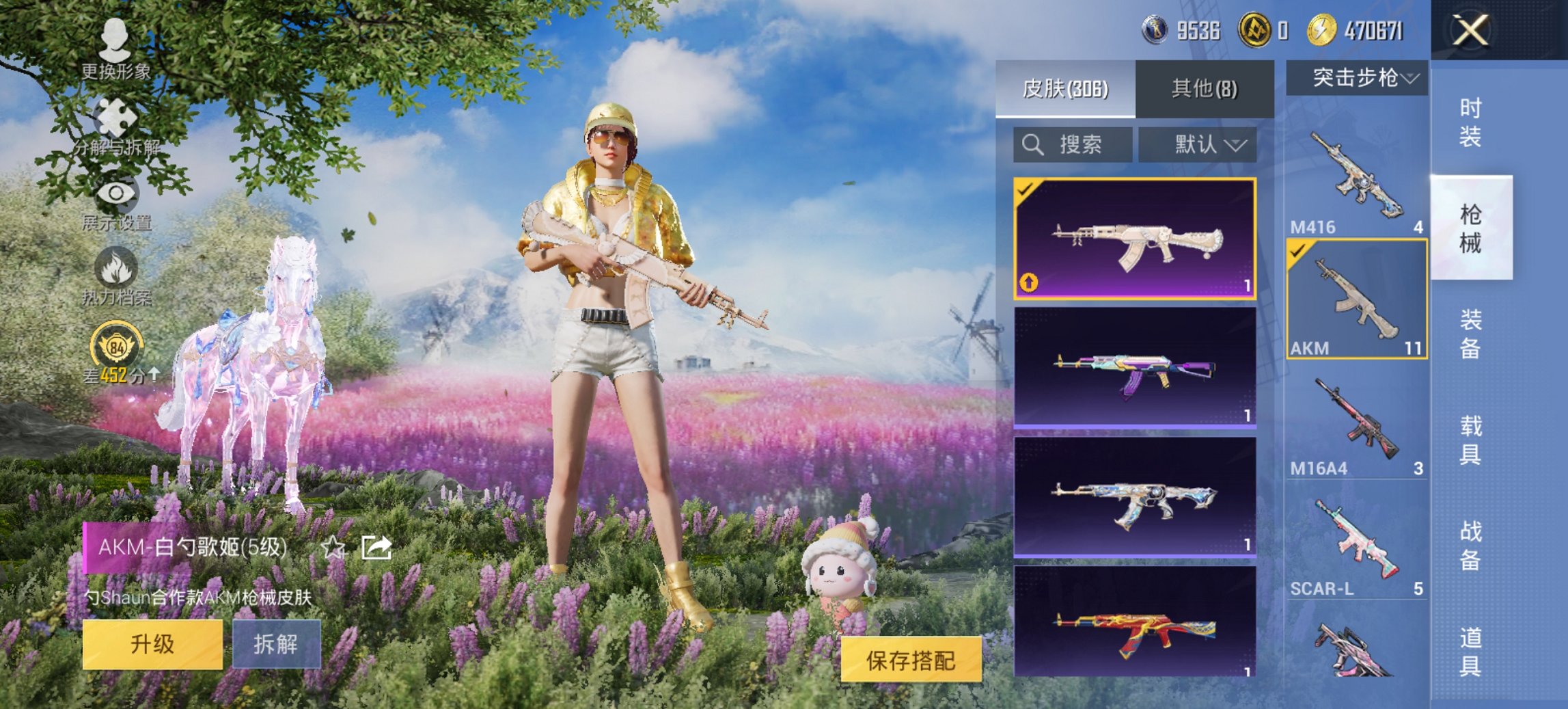
Task: Open the 更换形象 character change icon
Action: coord(114,41)
